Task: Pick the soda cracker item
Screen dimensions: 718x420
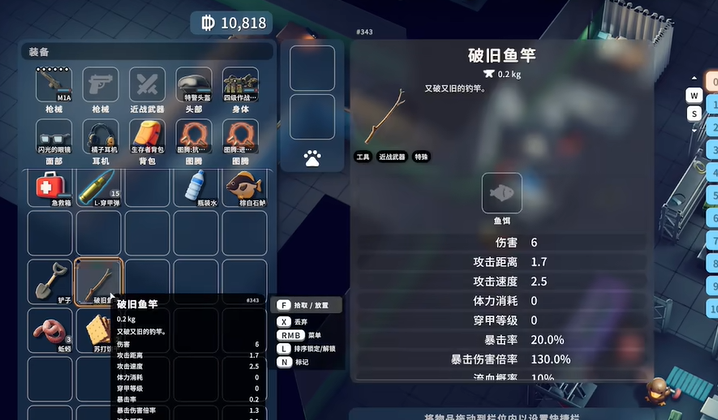Action: click(x=100, y=331)
